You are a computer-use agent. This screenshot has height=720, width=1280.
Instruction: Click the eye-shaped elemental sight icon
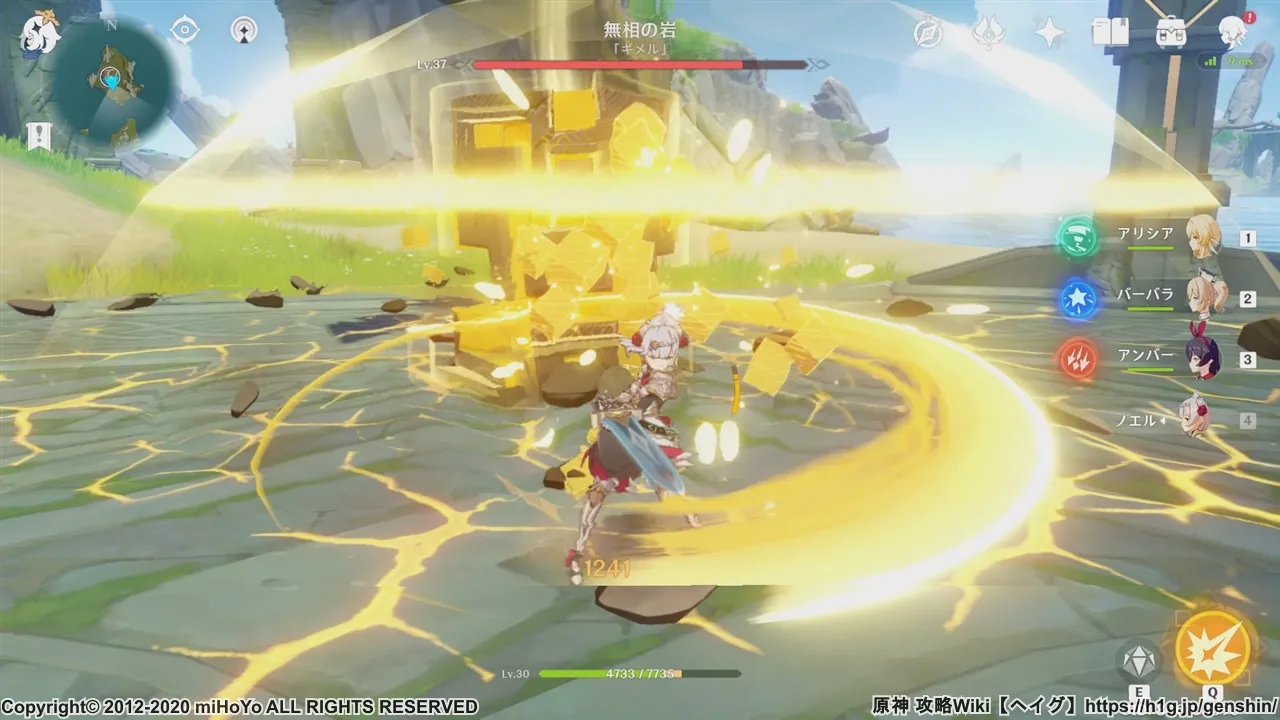(x=184, y=31)
